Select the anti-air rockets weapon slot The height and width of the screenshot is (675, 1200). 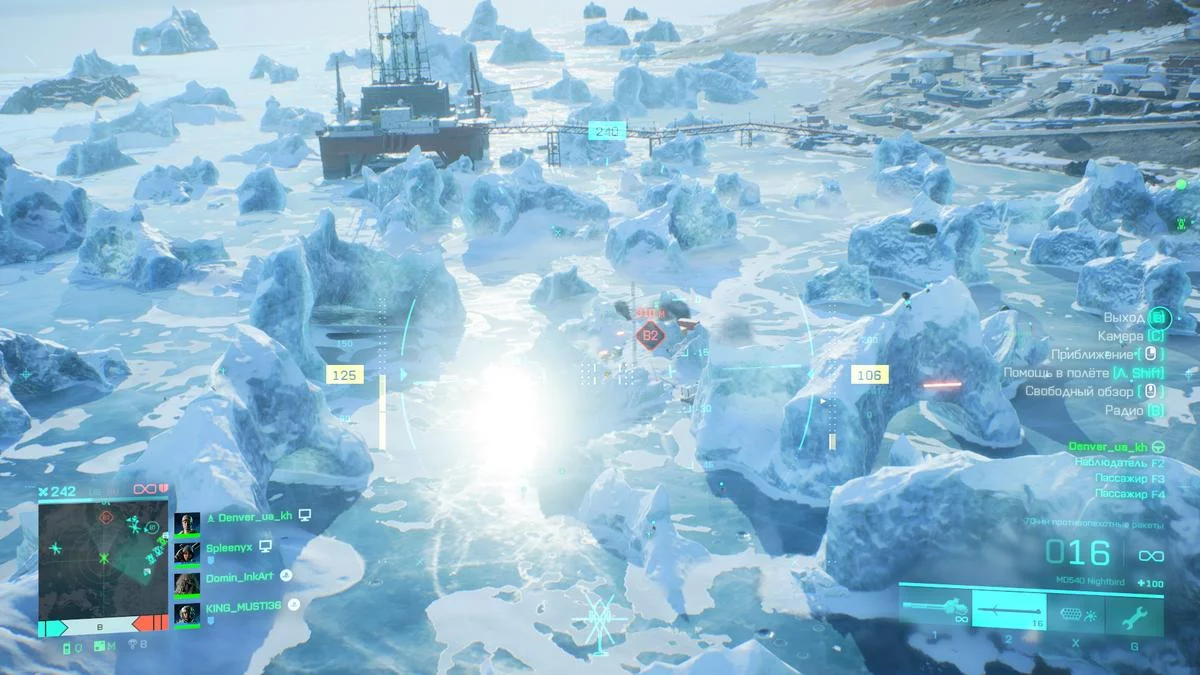click(1009, 608)
